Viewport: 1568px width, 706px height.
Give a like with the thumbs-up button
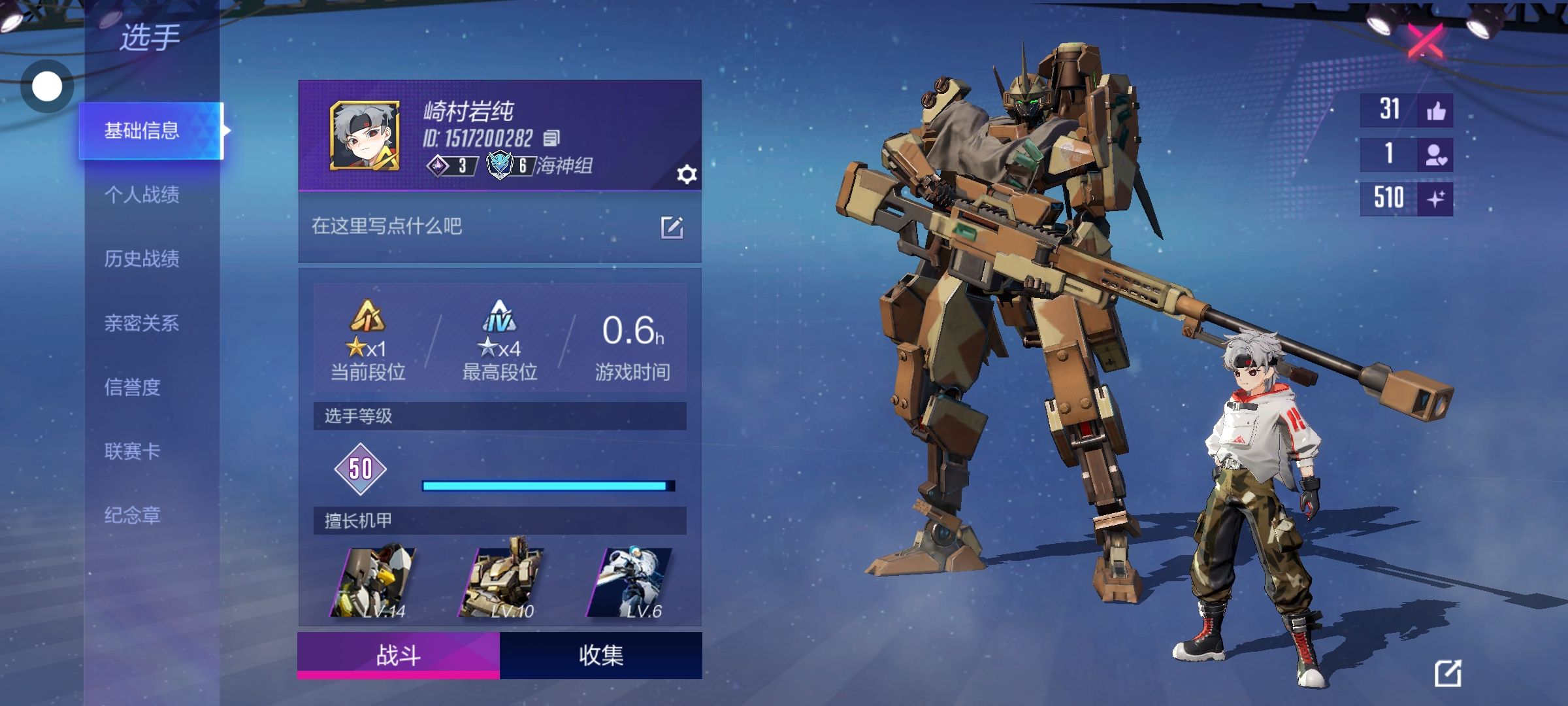(x=1435, y=111)
